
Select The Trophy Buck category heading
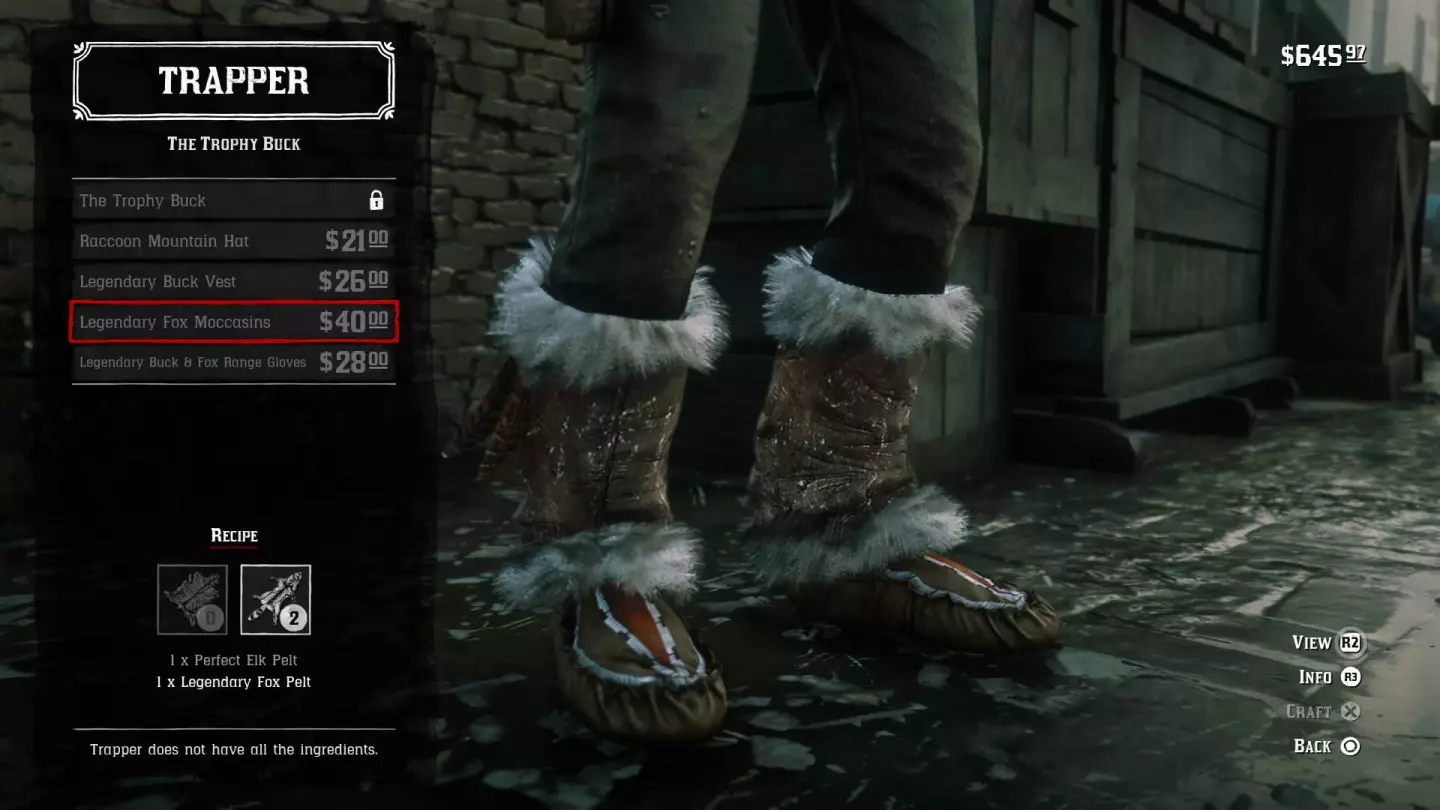click(x=233, y=144)
